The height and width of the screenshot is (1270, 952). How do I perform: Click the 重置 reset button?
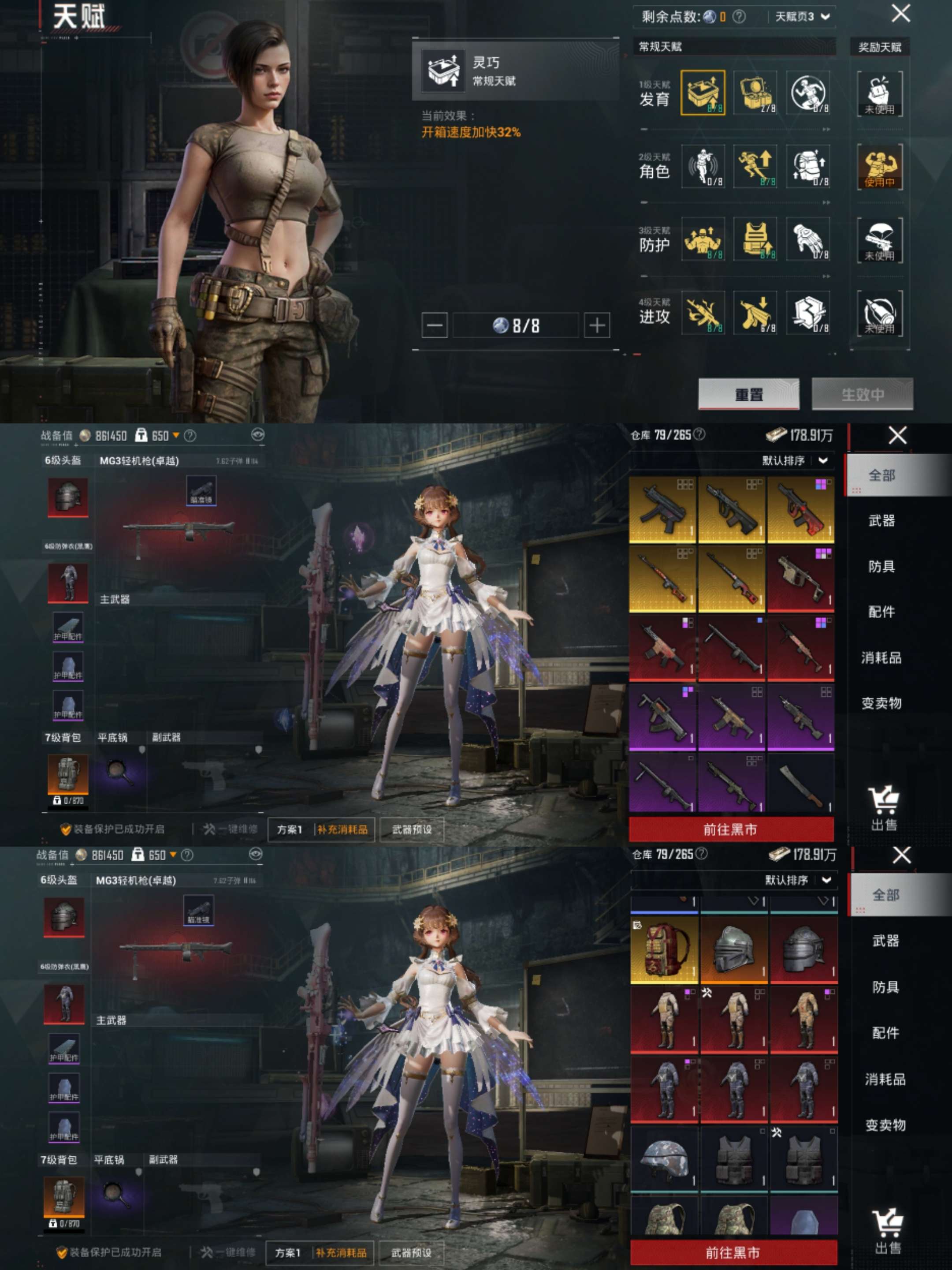pos(748,394)
